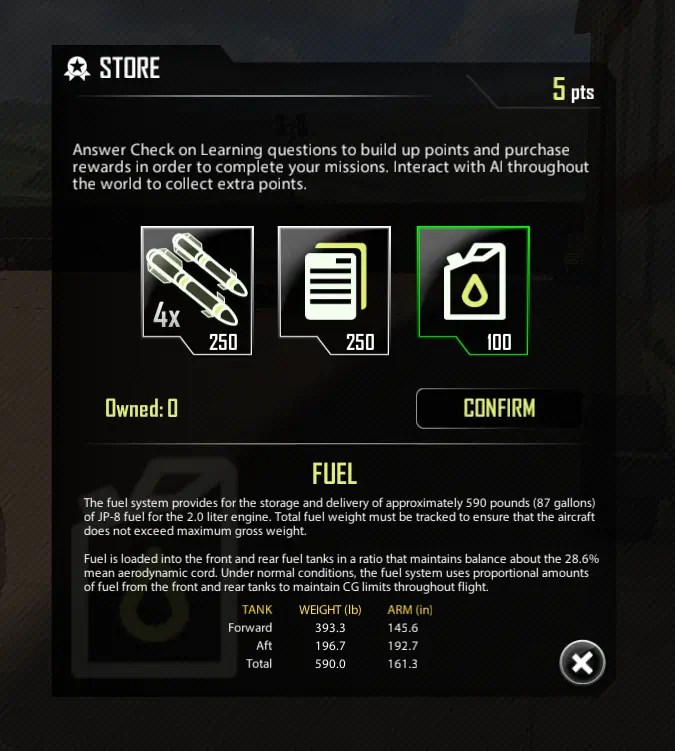Screen dimensions: 675x751
Task: Choose the documents reward tile
Action: pyautogui.click(x=334, y=290)
